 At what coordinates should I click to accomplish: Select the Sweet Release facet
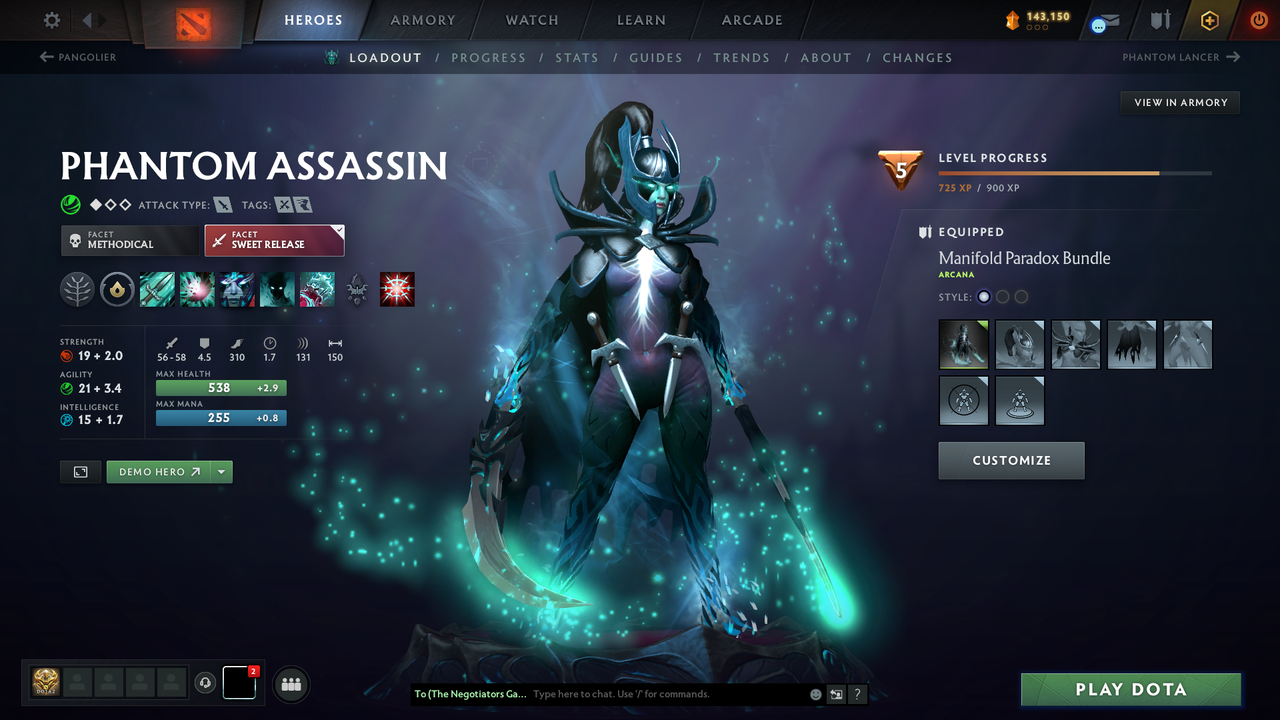coord(270,240)
